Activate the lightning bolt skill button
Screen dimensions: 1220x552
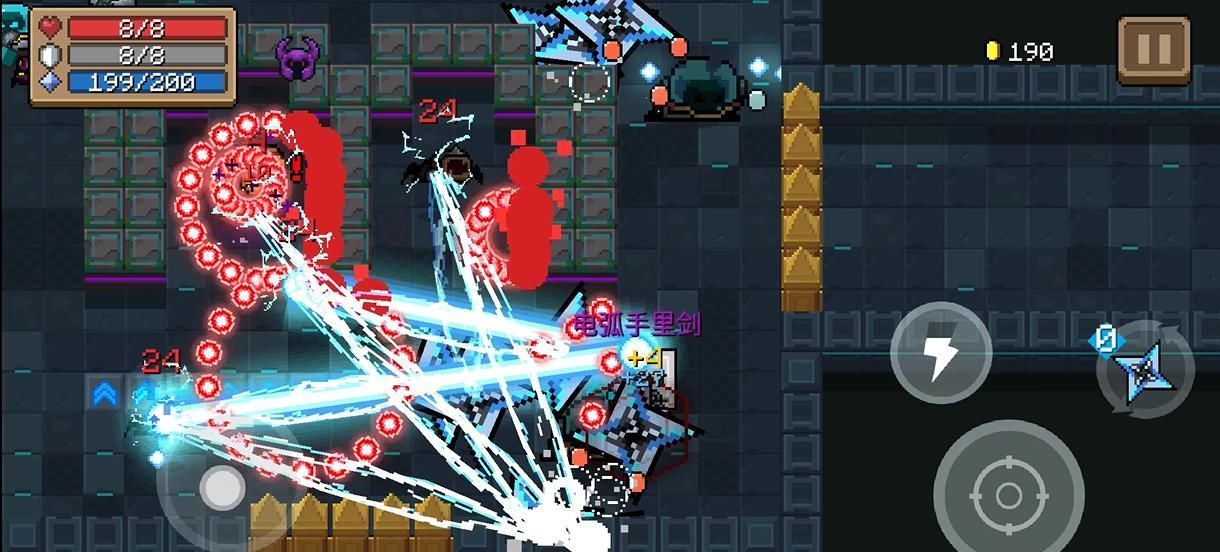click(940, 353)
